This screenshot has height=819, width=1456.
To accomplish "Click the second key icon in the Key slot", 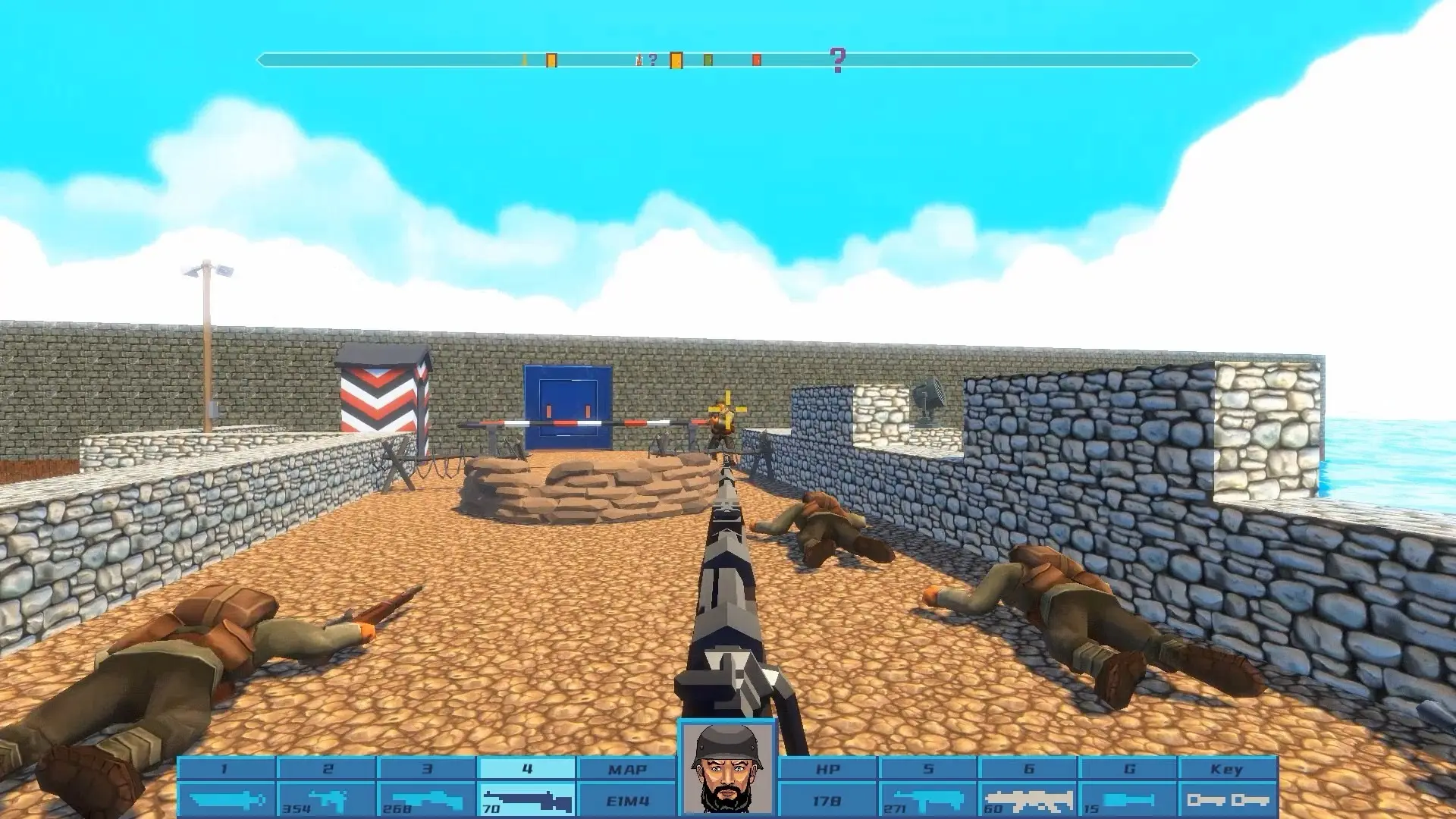I will point(1252,799).
